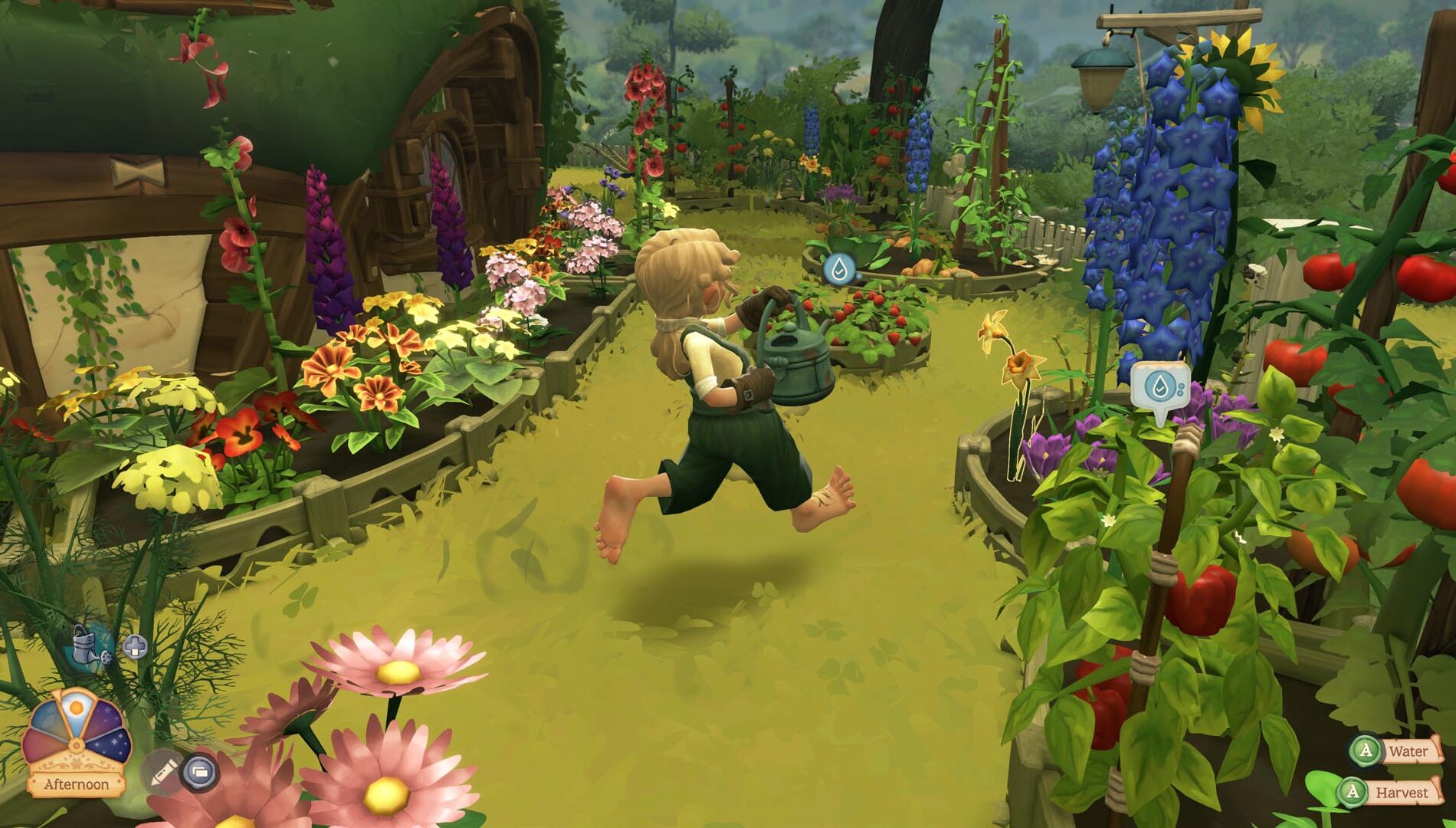
Task: Toggle the morning segment on the time wheel
Action: point(48,717)
